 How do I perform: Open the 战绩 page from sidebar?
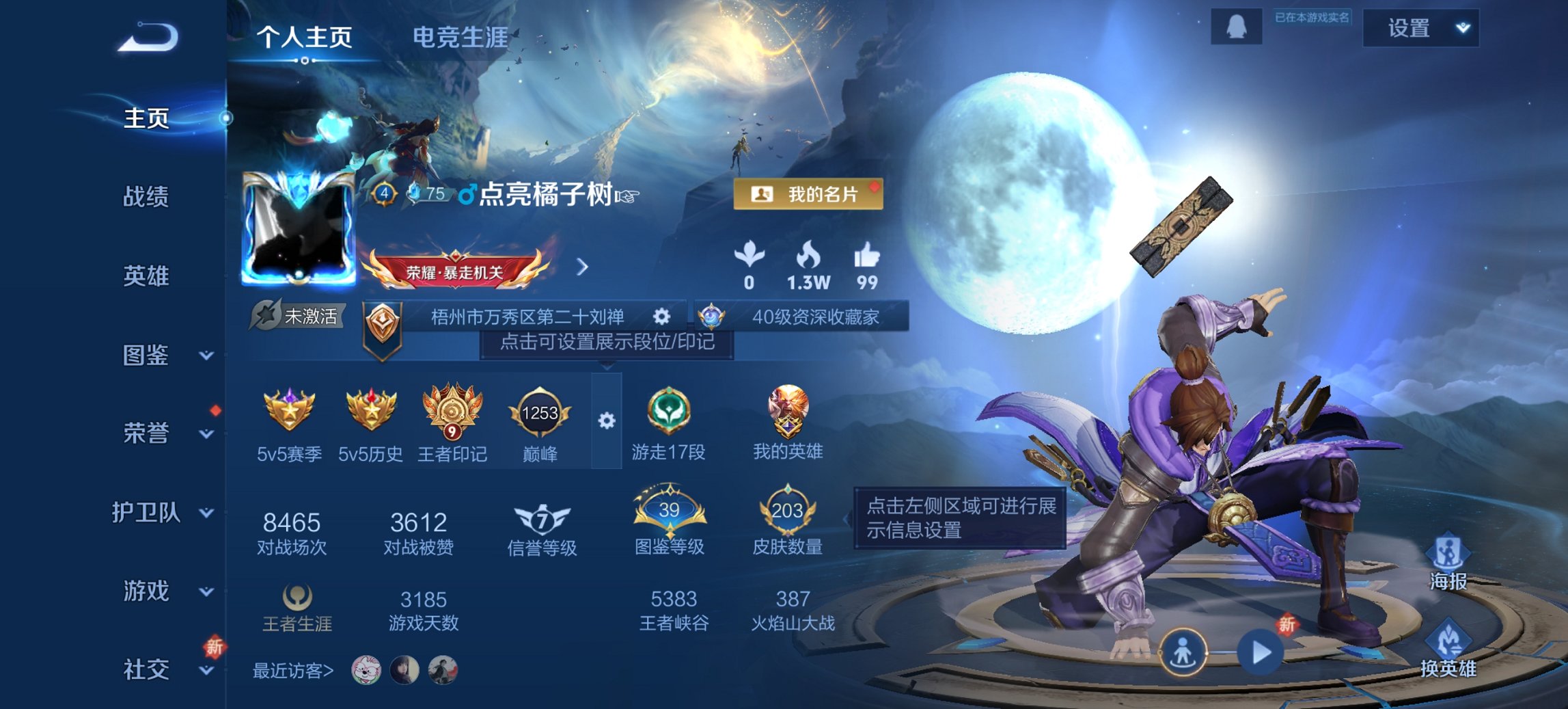[x=146, y=198]
